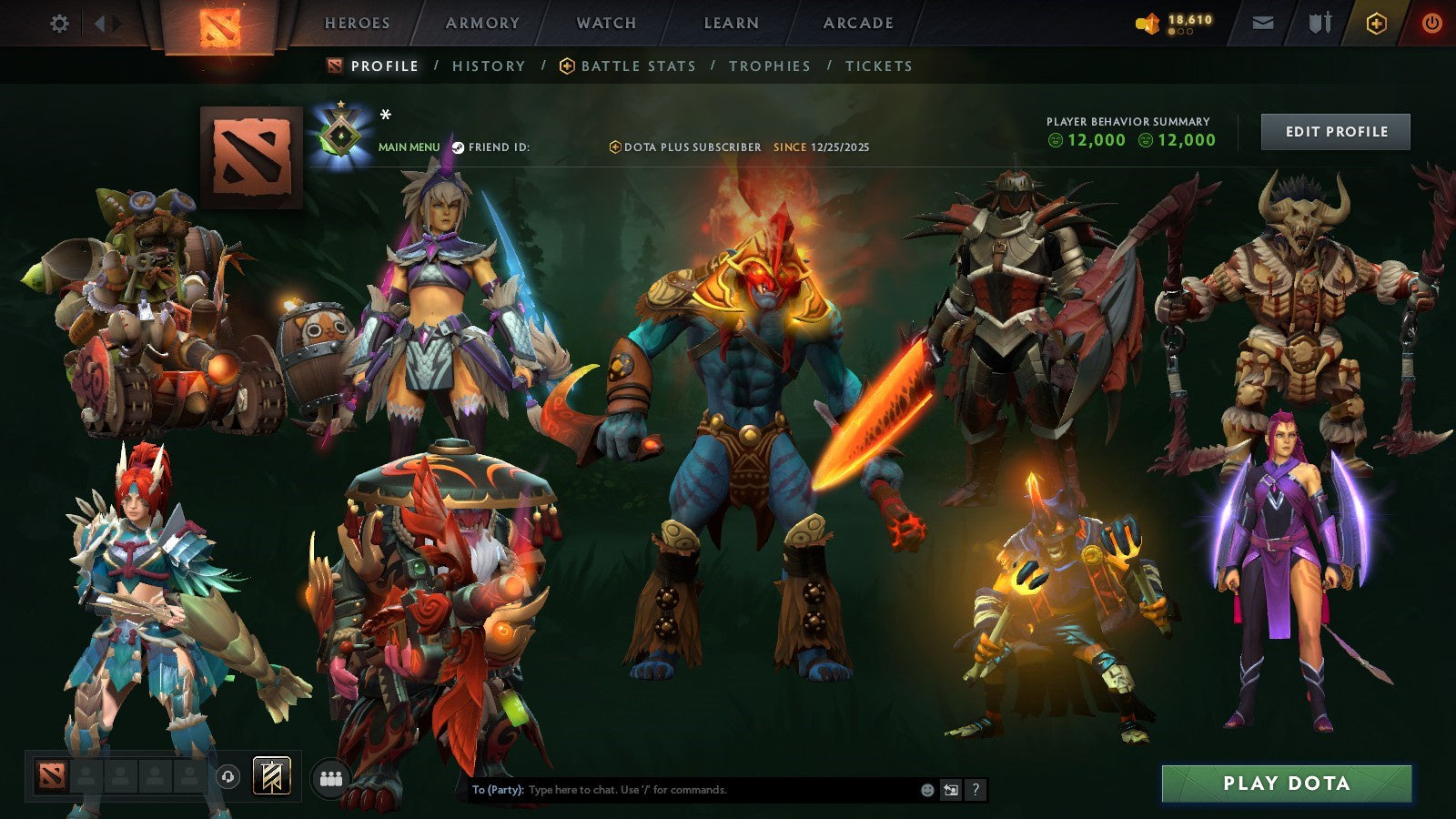Open the BATTLE STATS tab
This screenshot has height=819, width=1456.
[638, 66]
